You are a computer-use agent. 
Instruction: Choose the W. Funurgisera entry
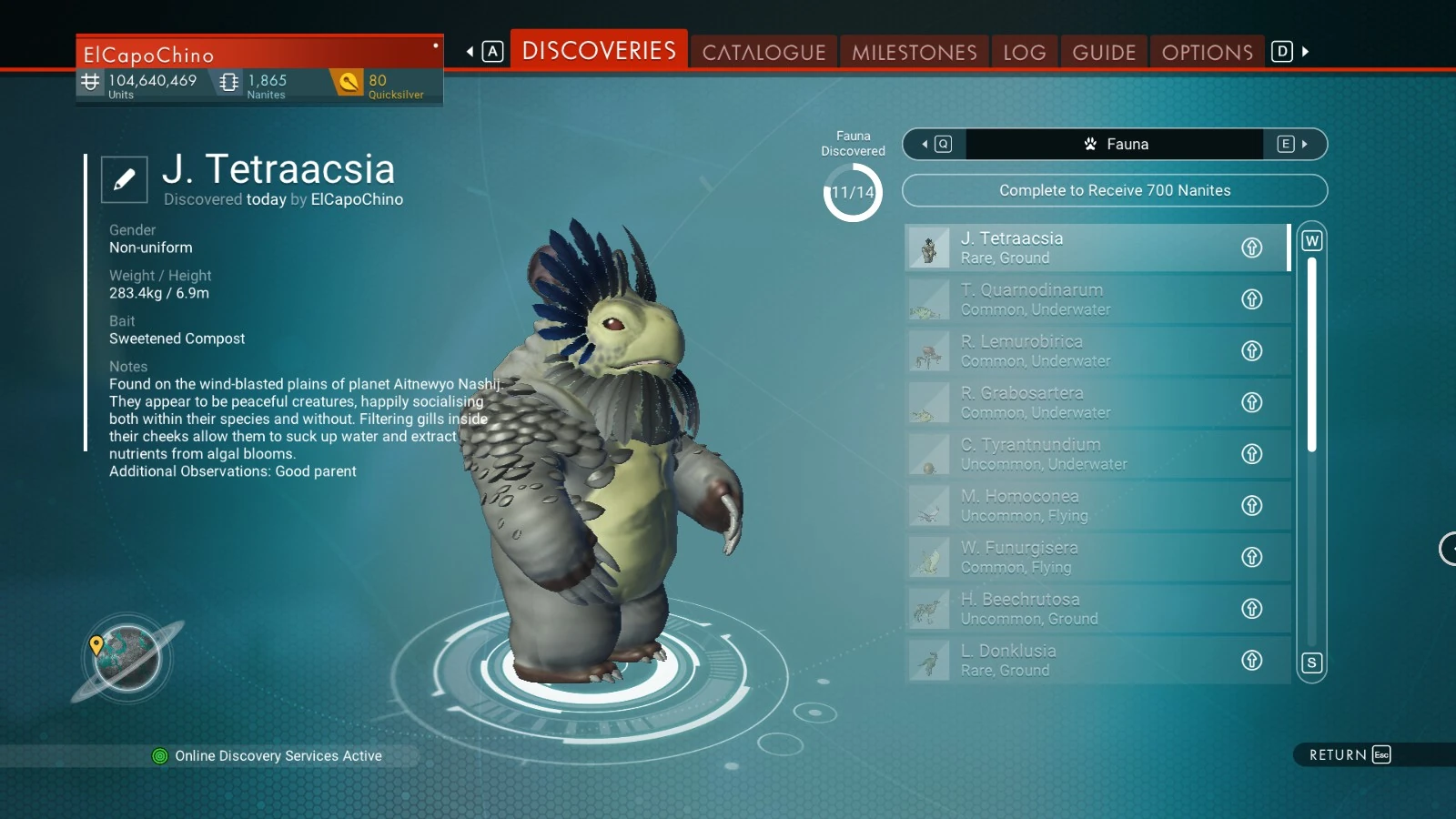point(1074,557)
